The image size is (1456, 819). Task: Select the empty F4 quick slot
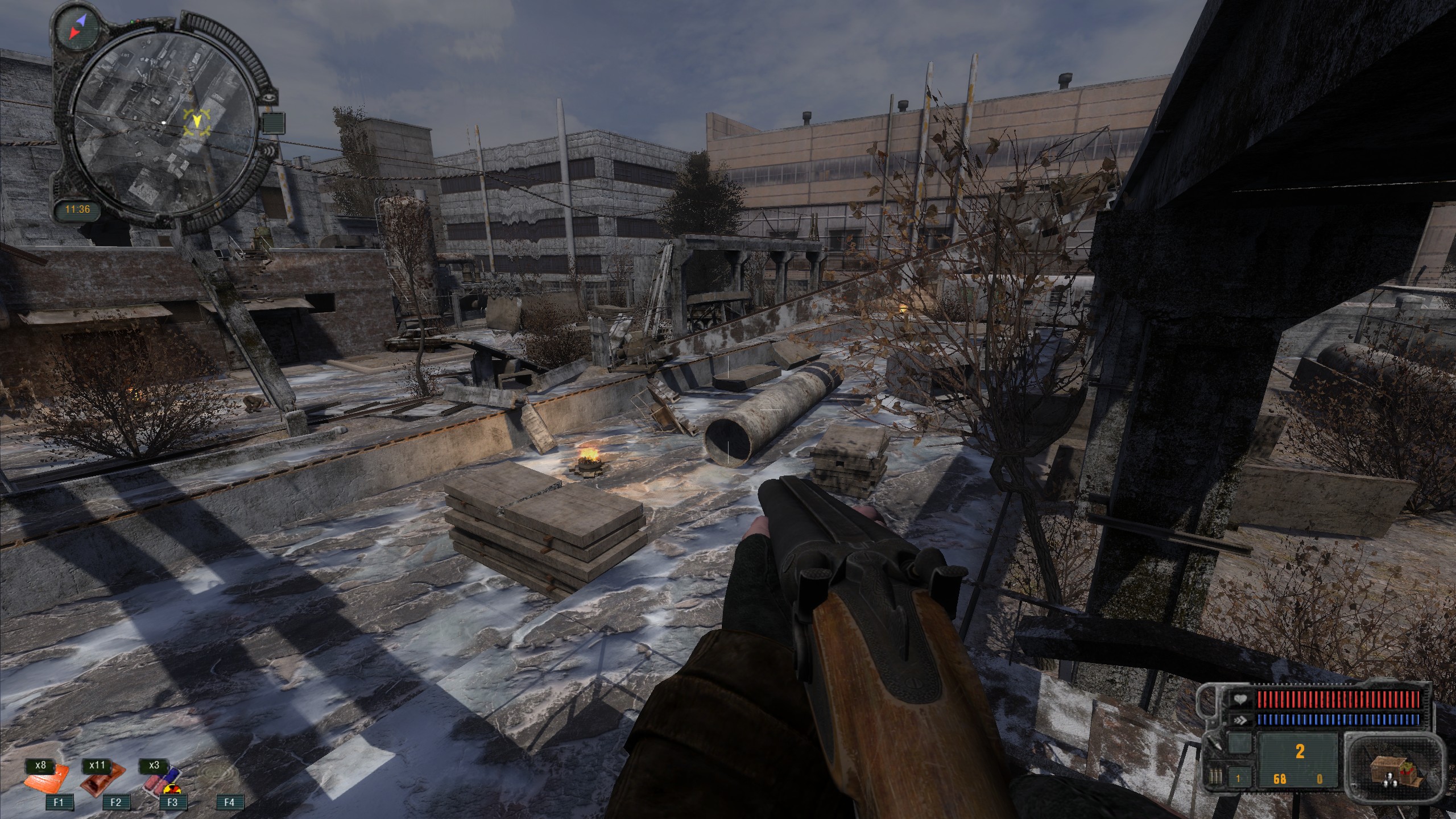click(229, 802)
